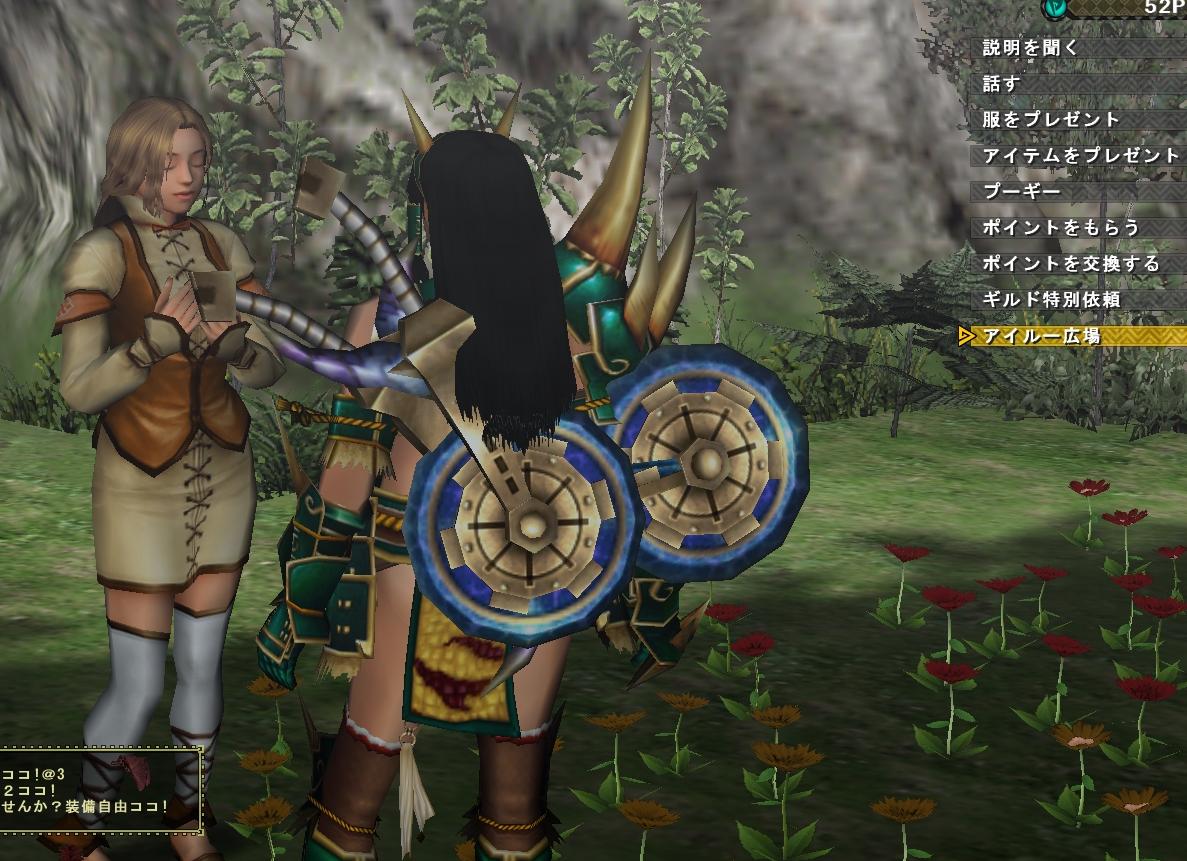
Task: Select ポイントを交換する option
Action: tap(1072, 263)
